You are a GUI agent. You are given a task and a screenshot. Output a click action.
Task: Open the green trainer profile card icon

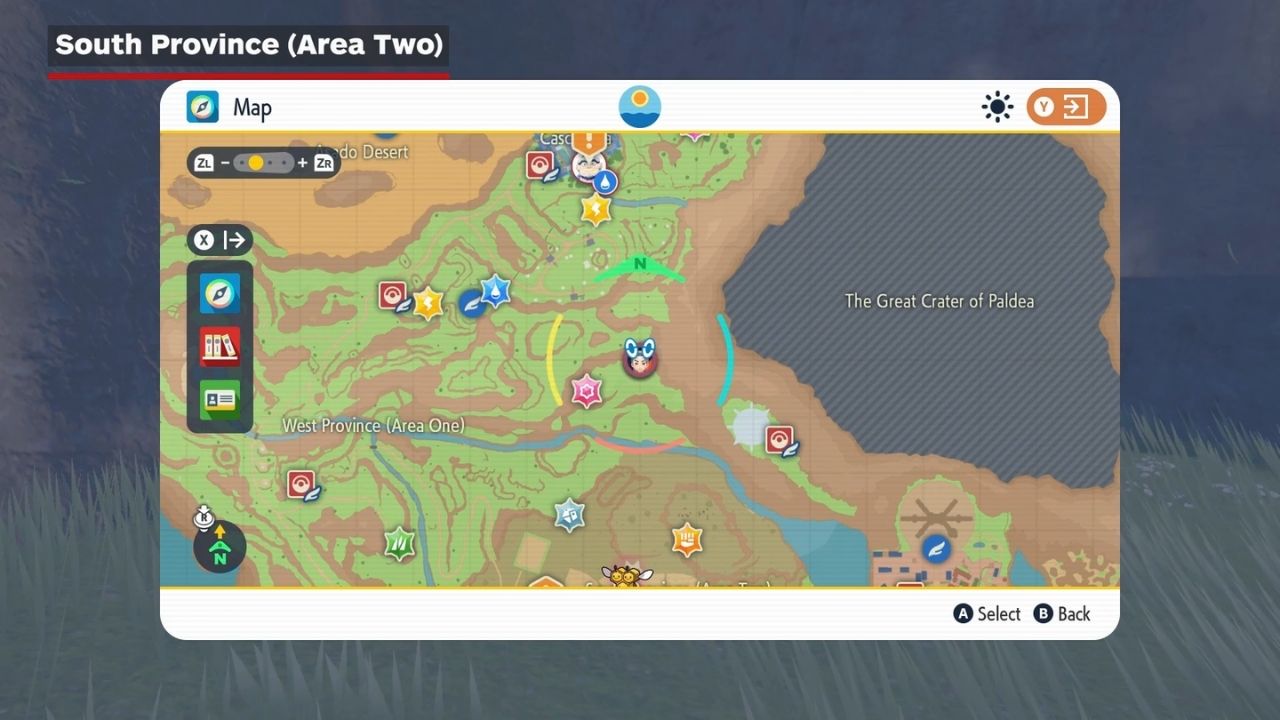pos(220,400)
